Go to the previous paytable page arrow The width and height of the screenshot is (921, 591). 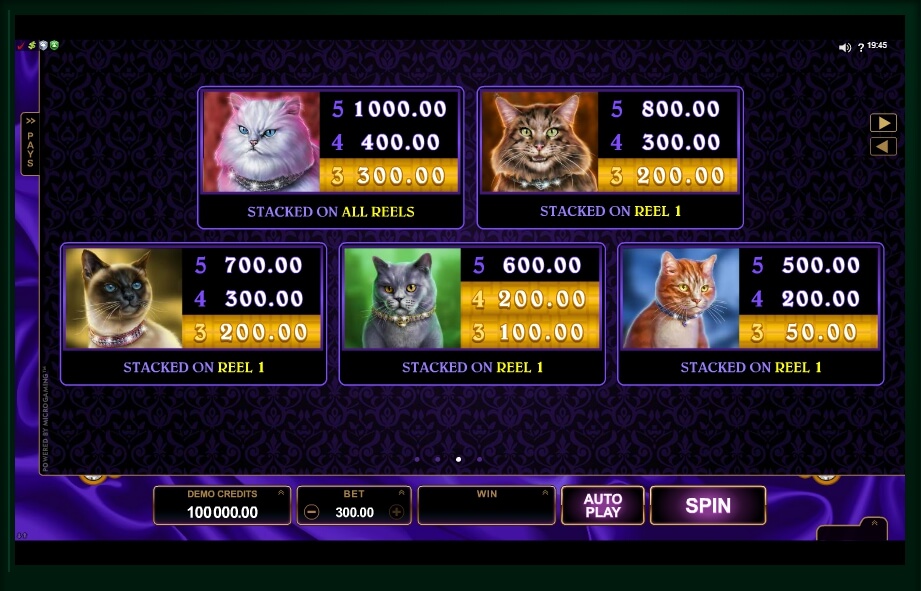point(883,147)
